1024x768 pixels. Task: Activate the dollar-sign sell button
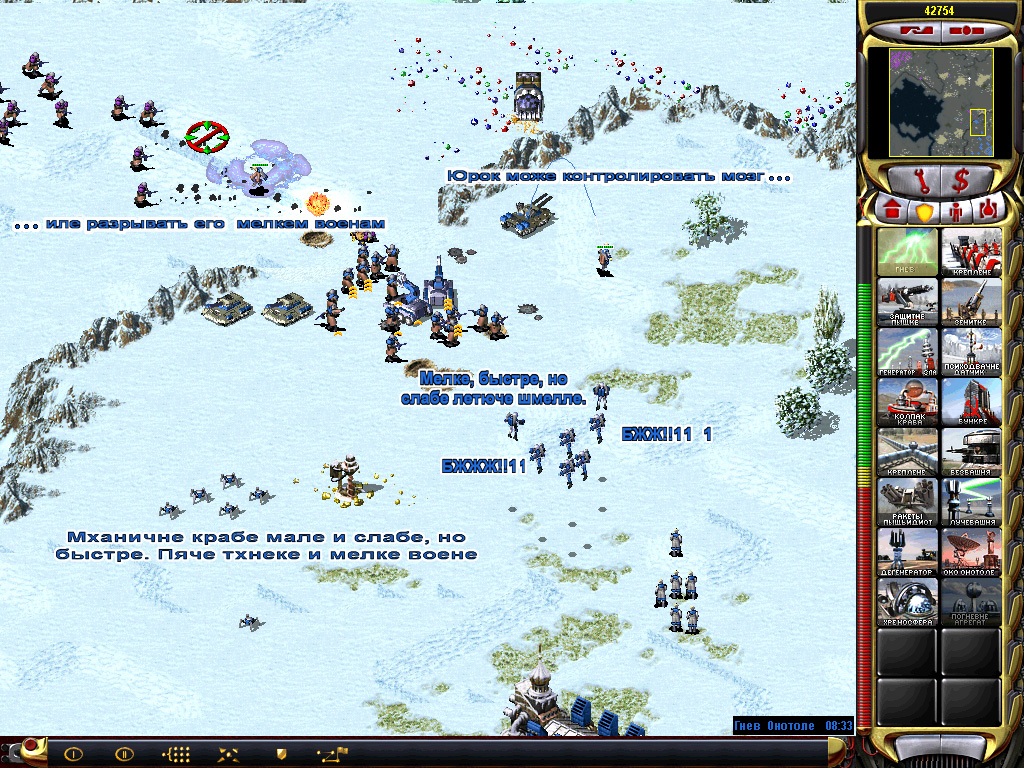[x=961, y=180]
